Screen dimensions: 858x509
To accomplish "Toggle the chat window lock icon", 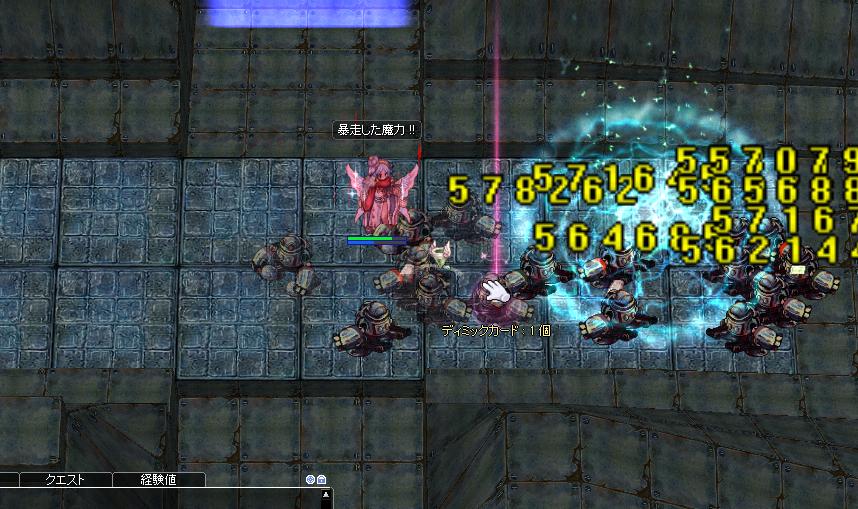I will (322, 480).
